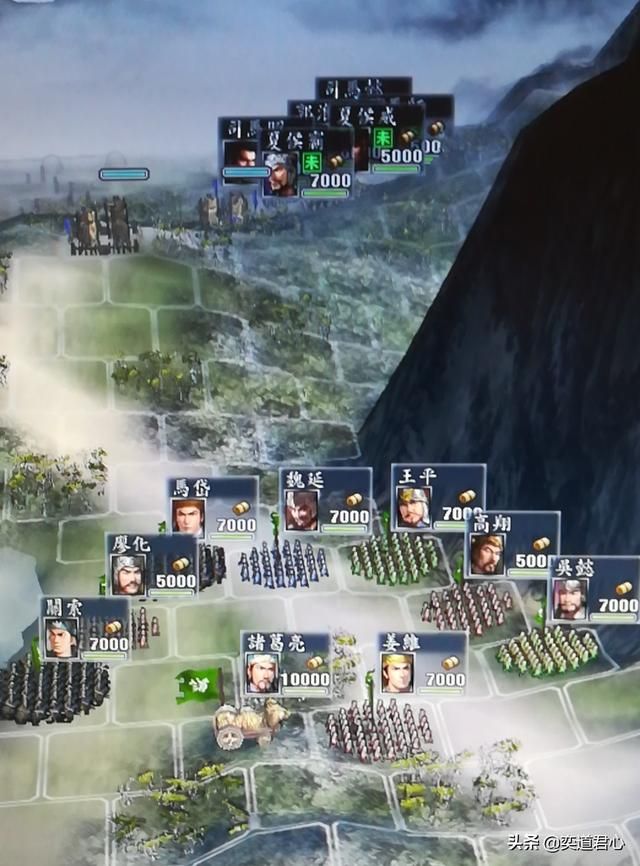
Task: Select Zhuge Liang's unit card with 10000 troops
Action: point(286,663)
